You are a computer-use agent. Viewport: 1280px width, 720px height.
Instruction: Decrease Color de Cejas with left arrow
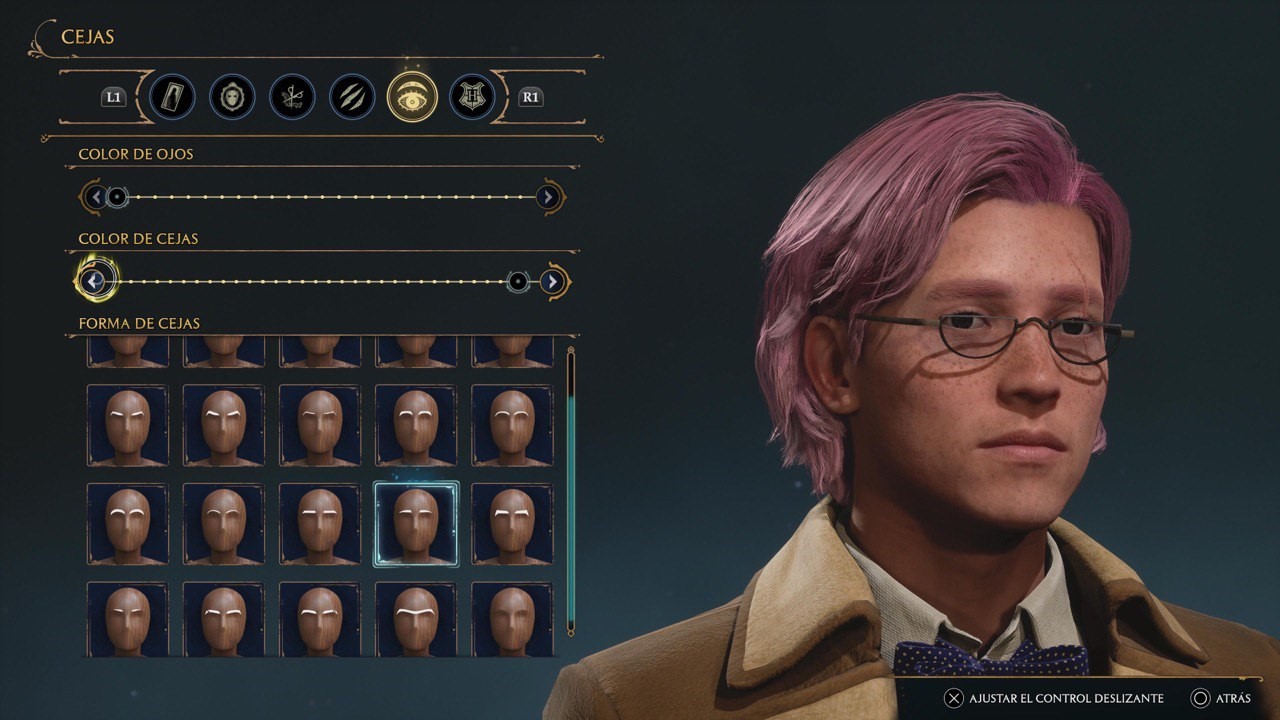click(94, 281)
